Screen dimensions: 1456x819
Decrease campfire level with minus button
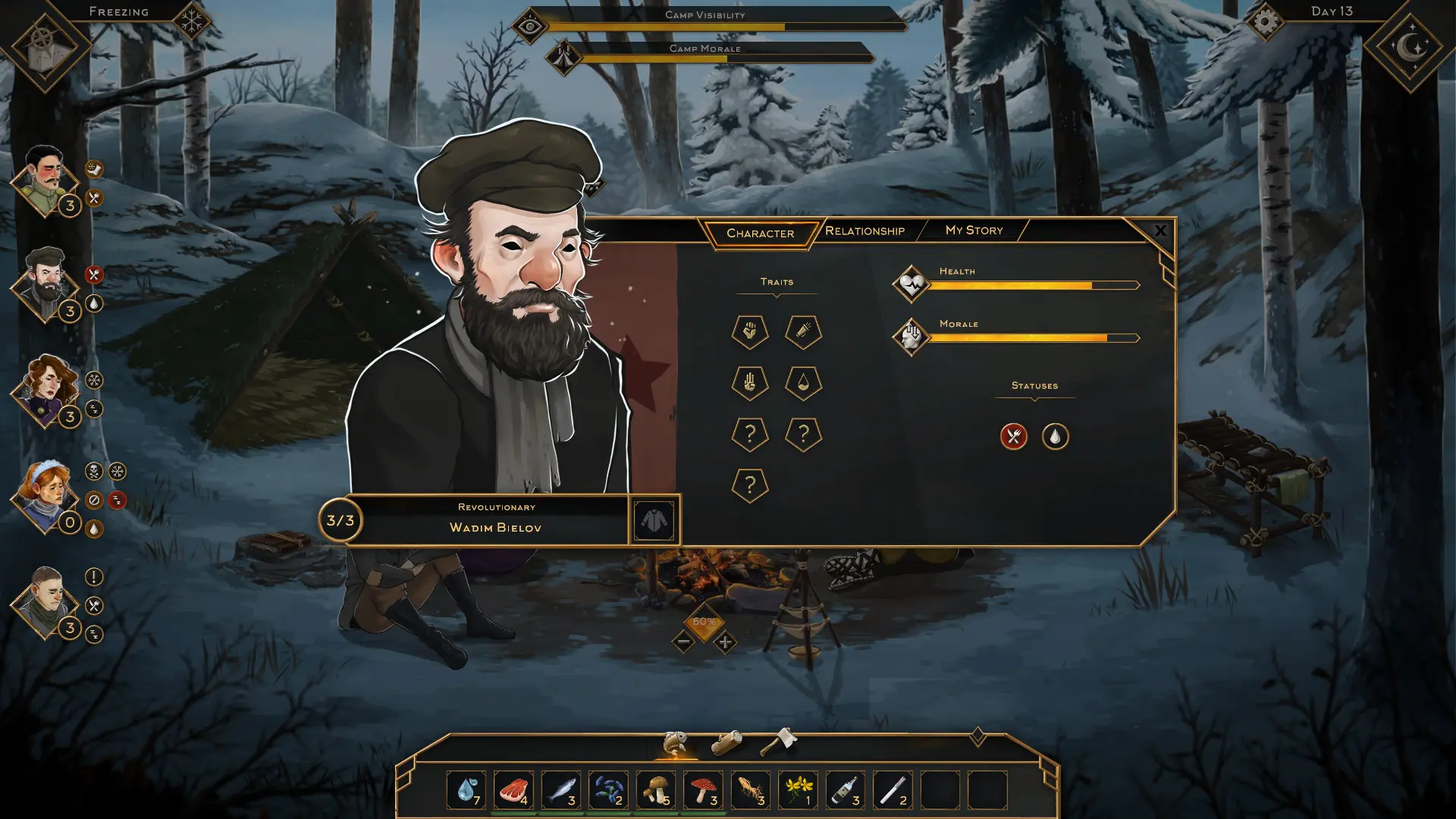(682, 642)
